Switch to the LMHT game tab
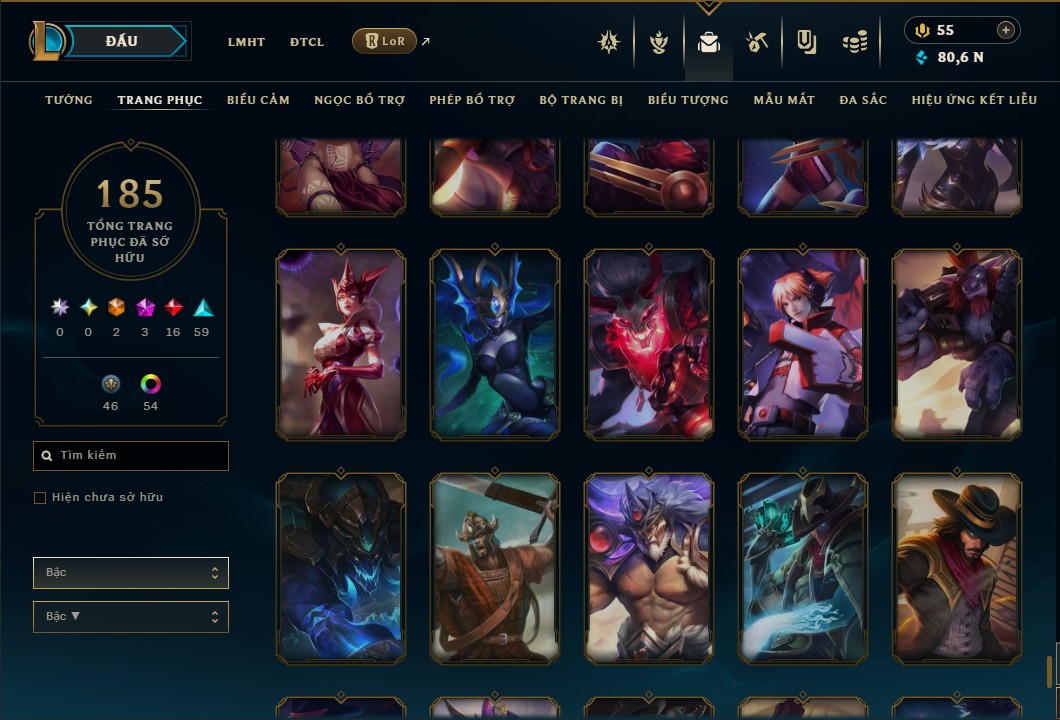1060x720 pixels. coord(246,42)
